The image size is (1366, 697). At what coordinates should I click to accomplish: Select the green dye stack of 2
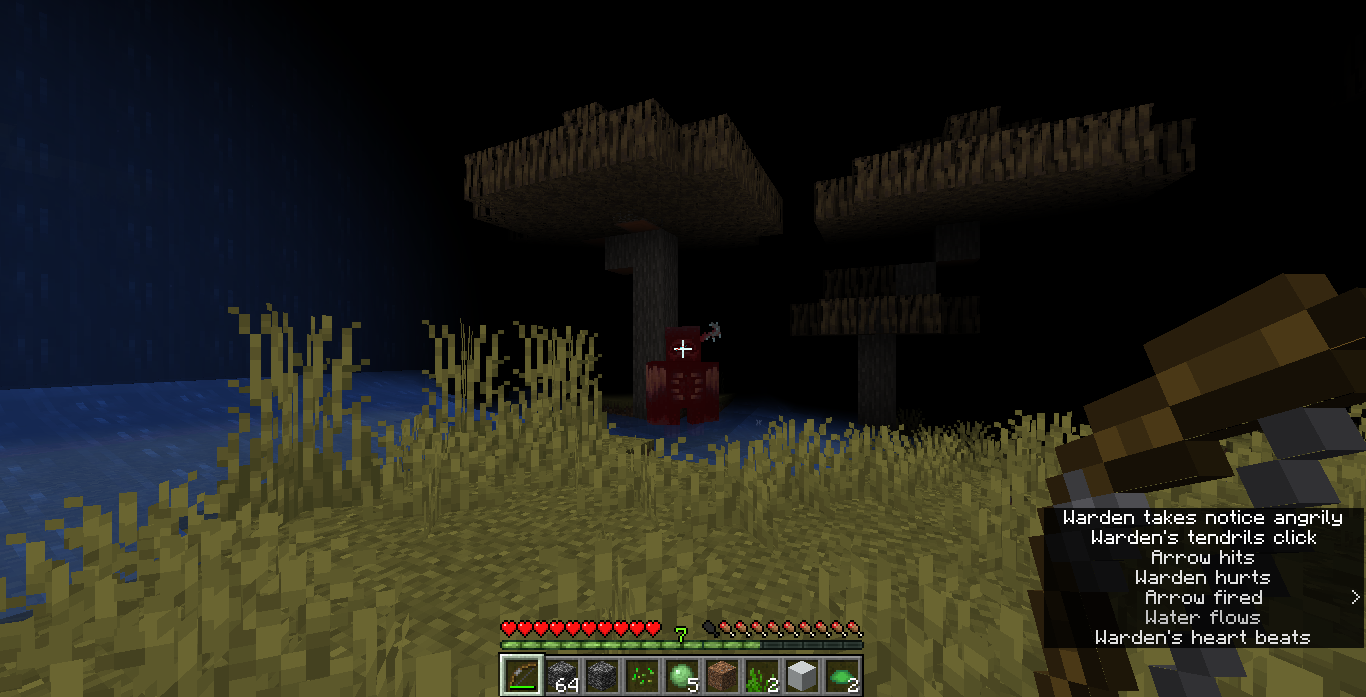[x=841, y=675]
